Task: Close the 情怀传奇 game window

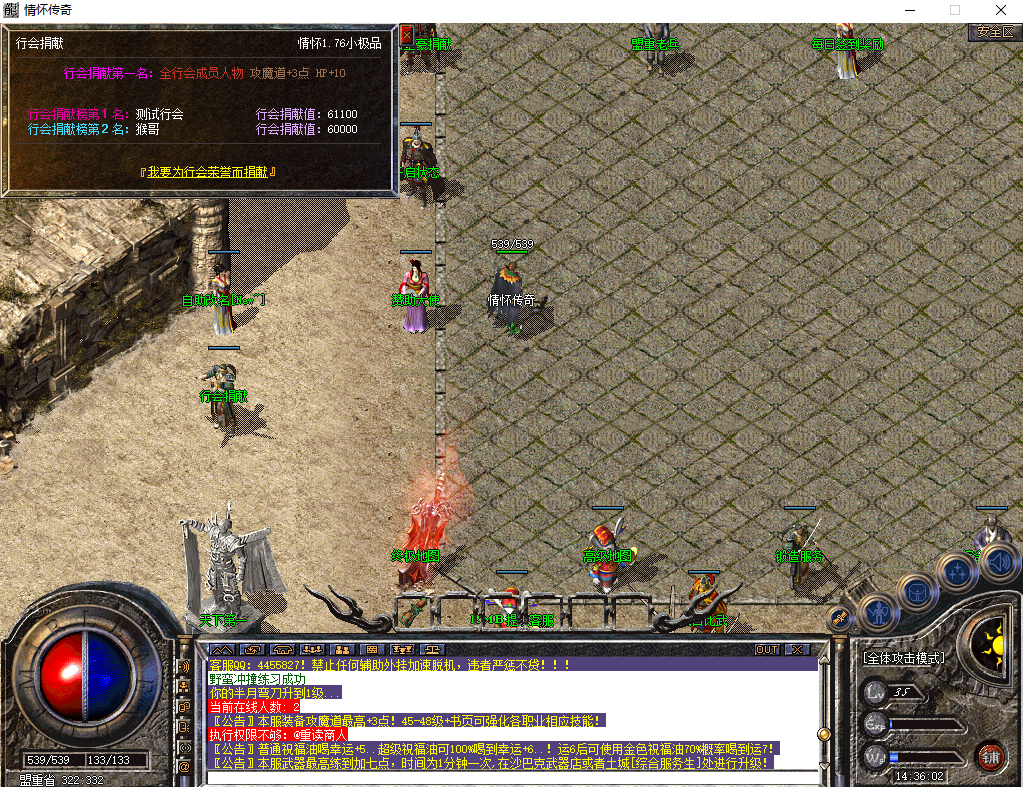Action: pyautogui.click(x=1000, y=10)
